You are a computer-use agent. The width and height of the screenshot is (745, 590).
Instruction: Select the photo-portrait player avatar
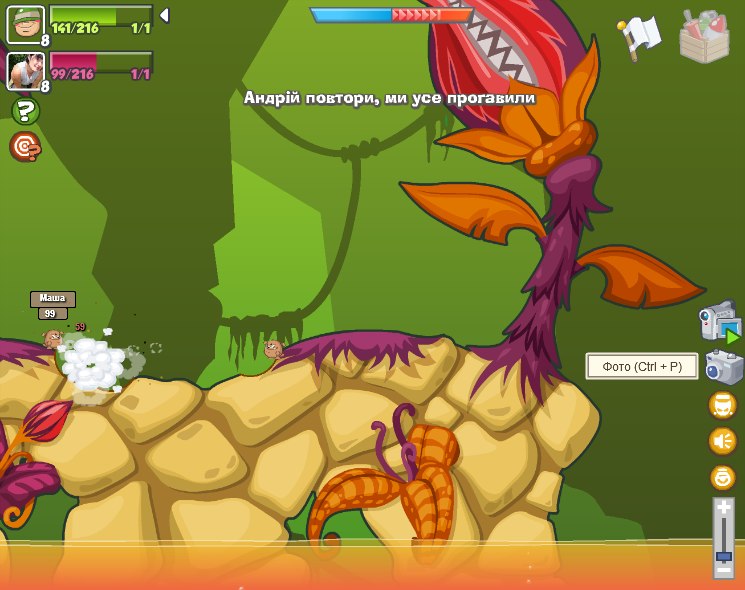coord(24,70)
